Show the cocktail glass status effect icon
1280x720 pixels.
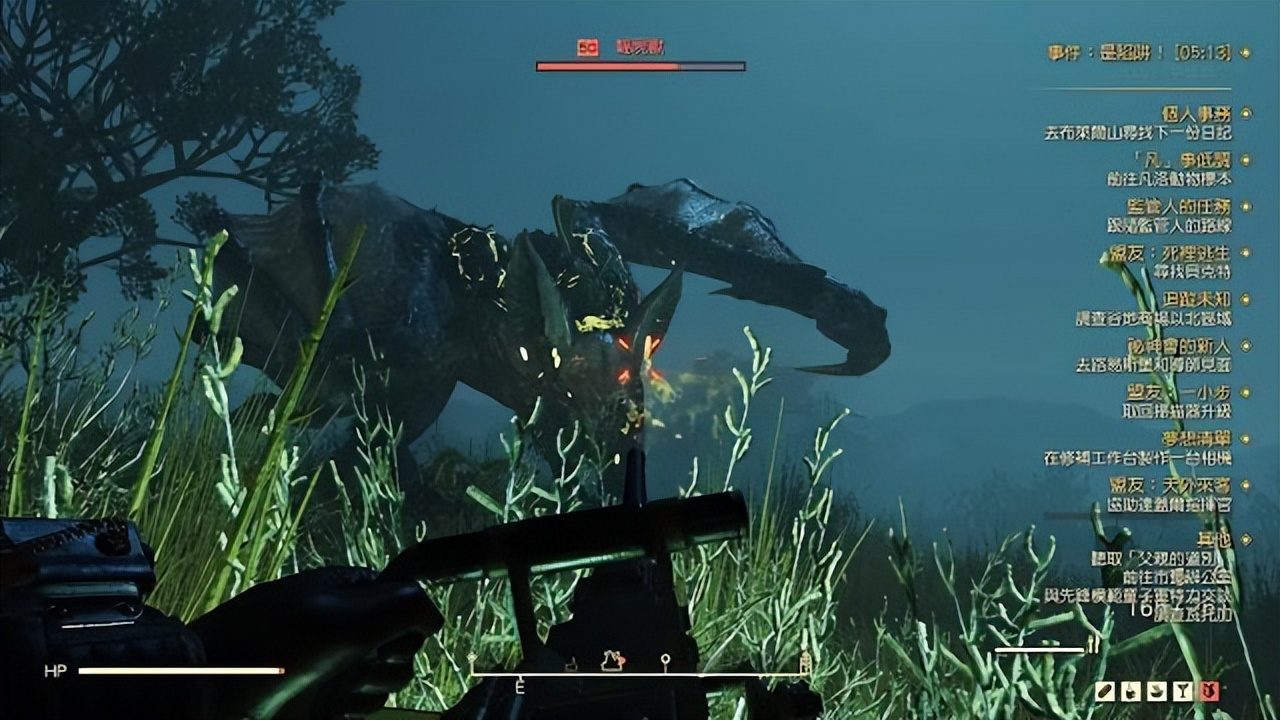coord(1184,691)
